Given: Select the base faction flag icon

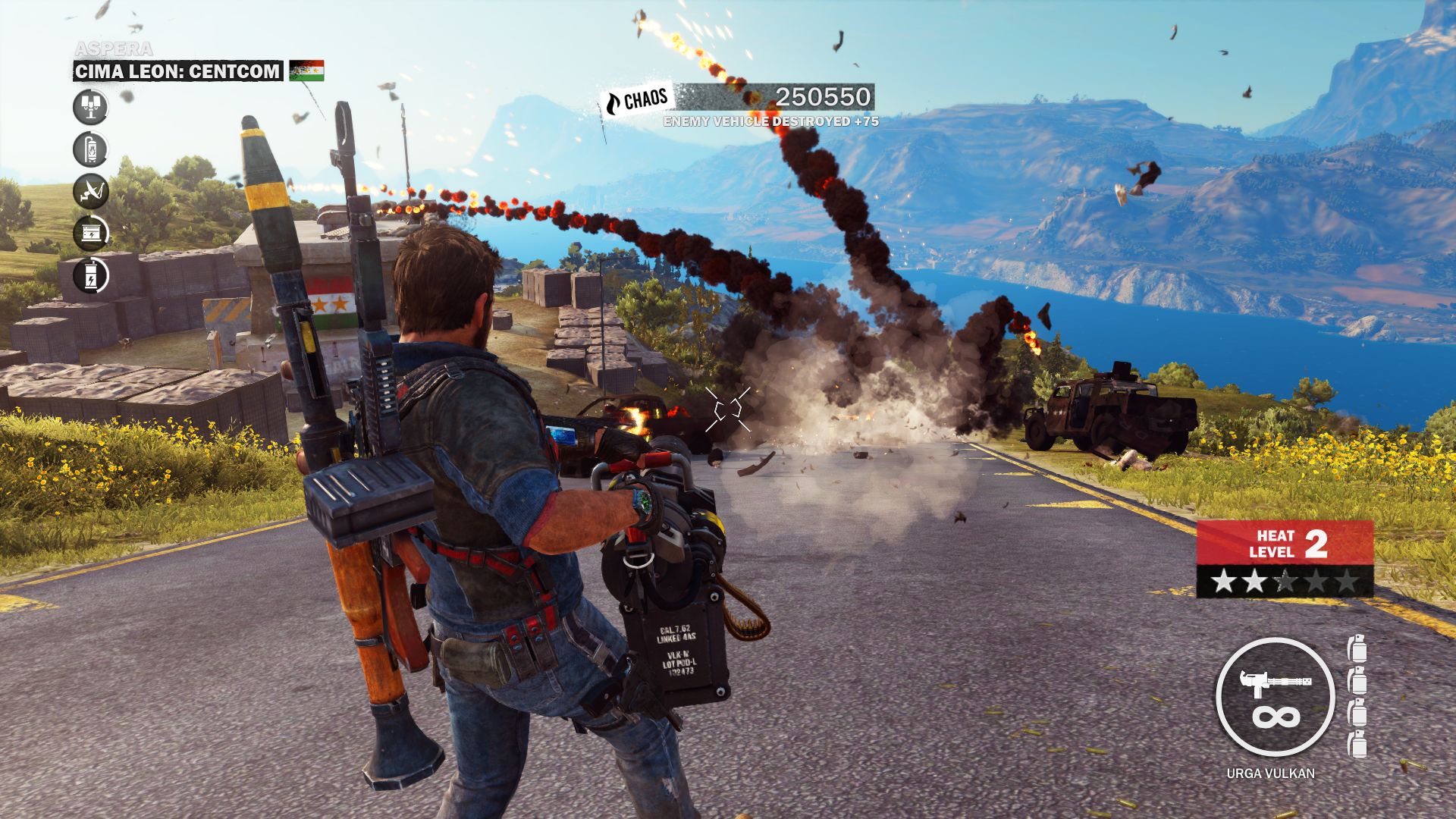Looking at the screenshot, I should (306, 71).
